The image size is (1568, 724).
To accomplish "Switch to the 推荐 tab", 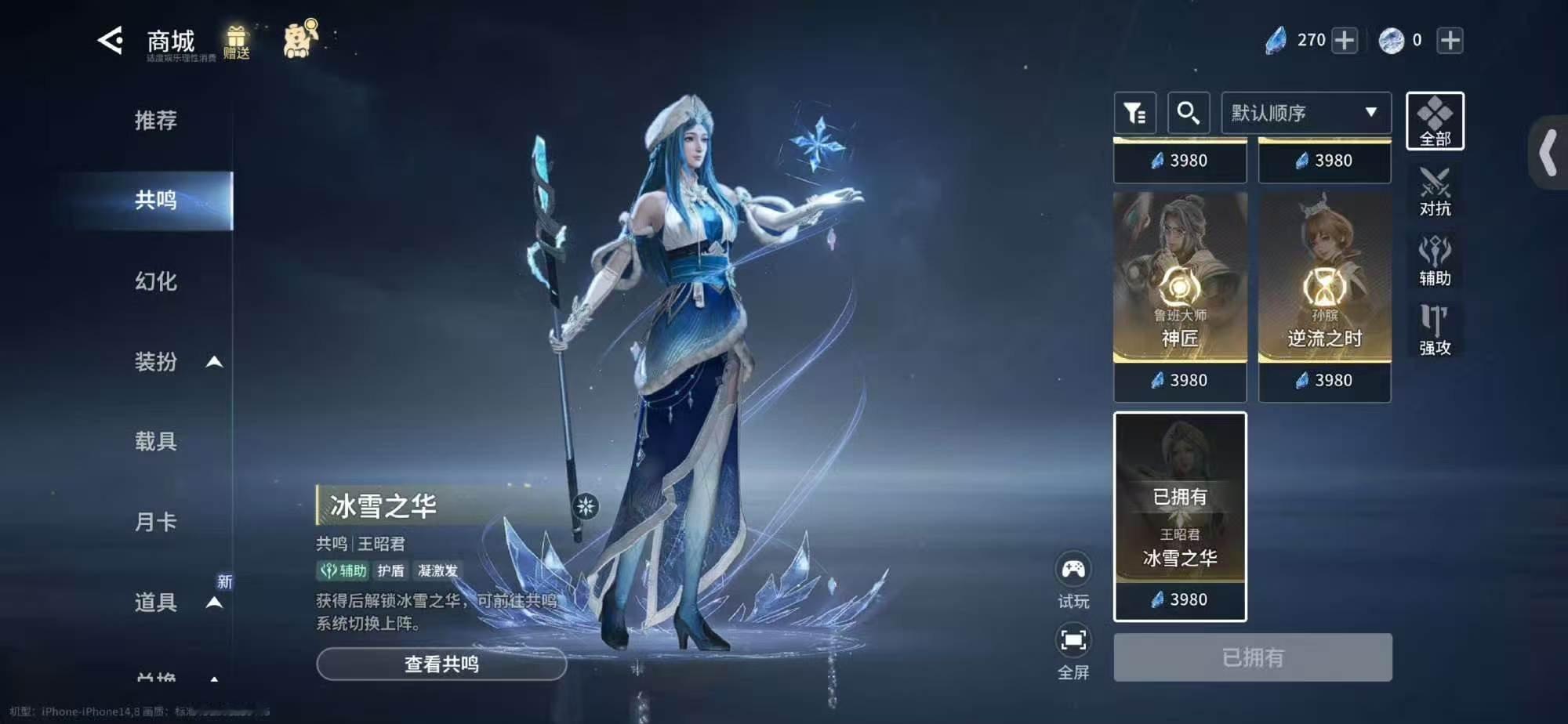I will 156,121.
